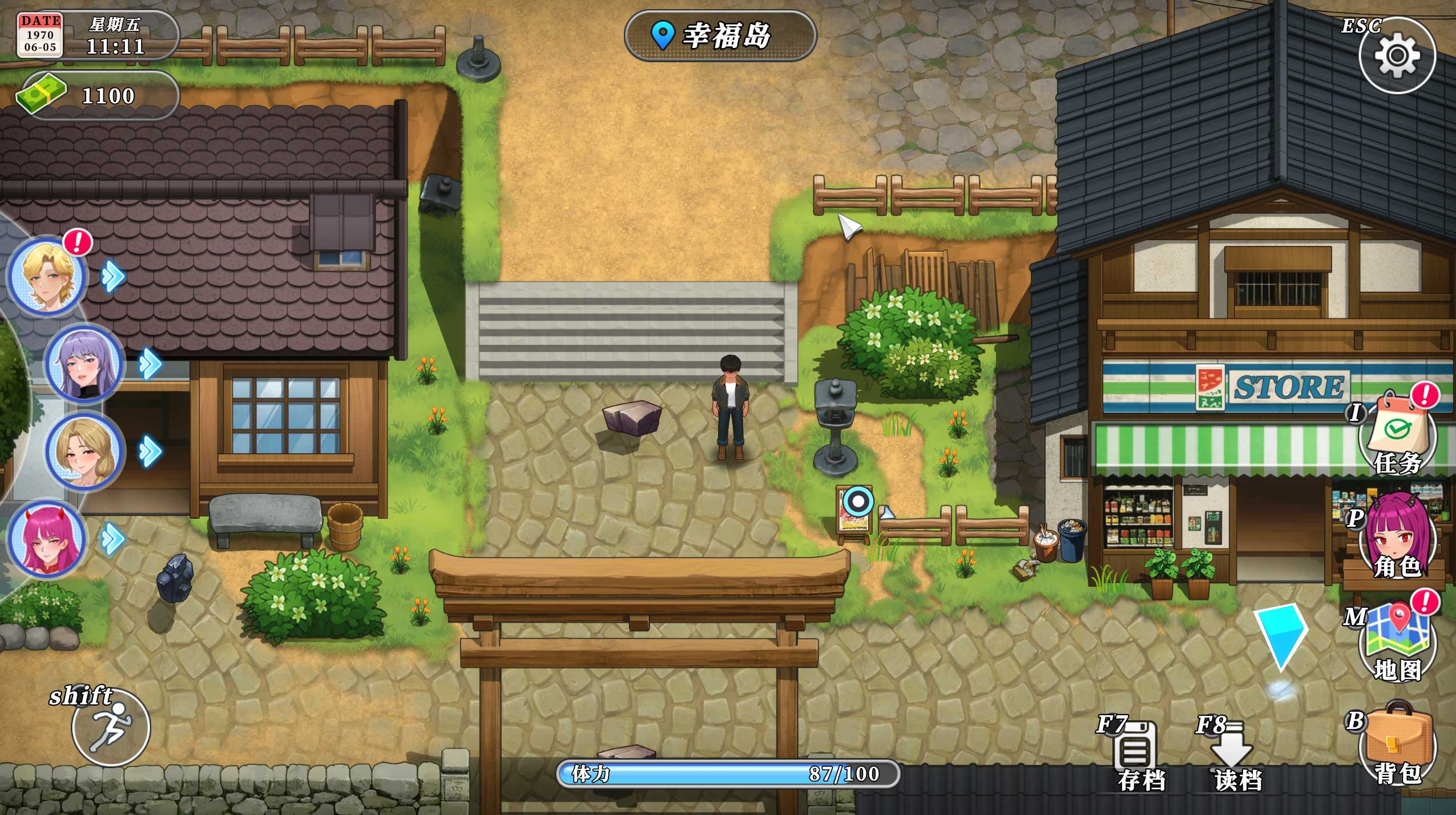The height and width of the screenshot is (815, 1456).
Task: Open the 背包 backpack inventory
Action: [x=1397, y=743]
